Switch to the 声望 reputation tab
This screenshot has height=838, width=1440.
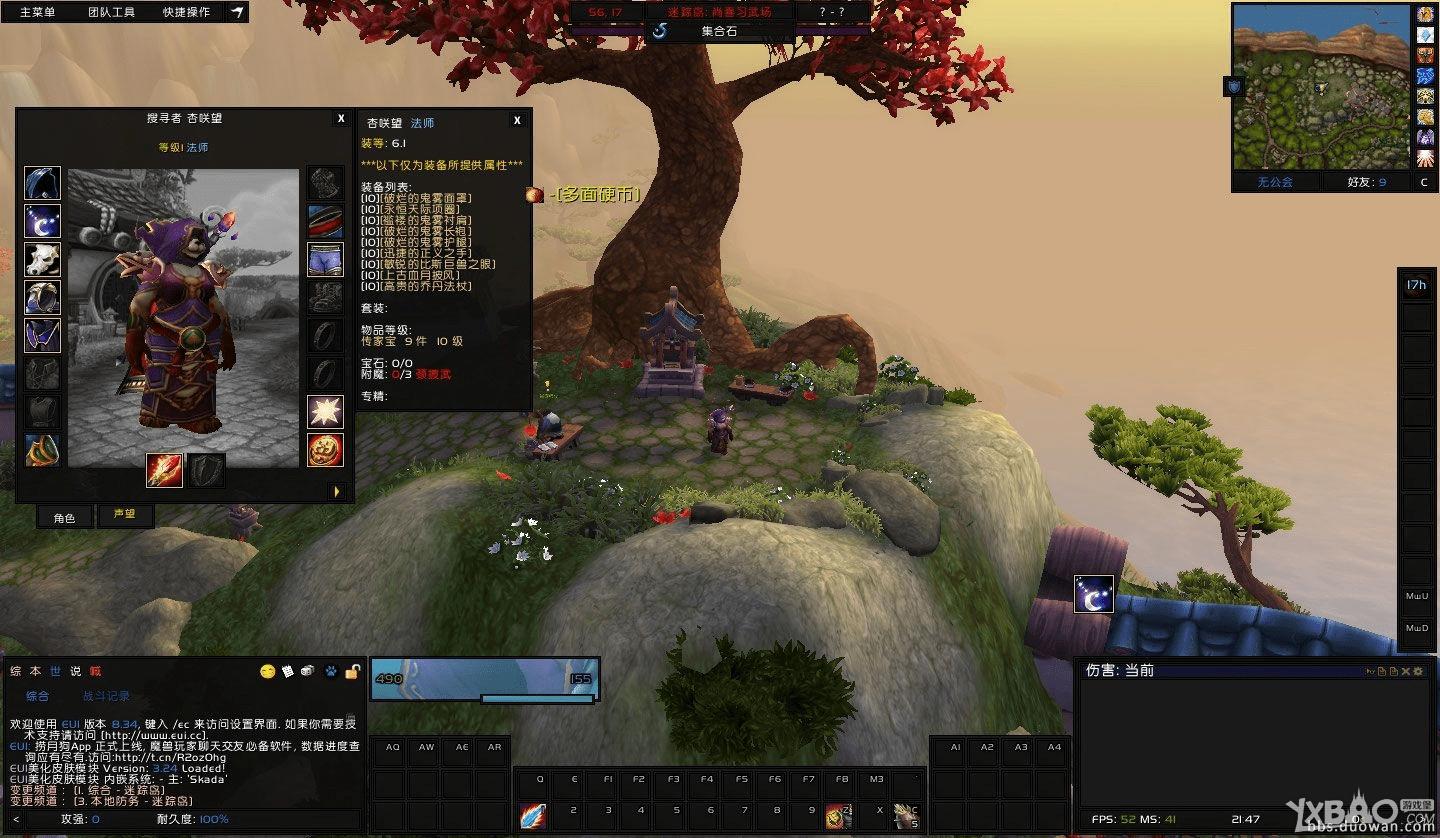[x=124, y=515]
